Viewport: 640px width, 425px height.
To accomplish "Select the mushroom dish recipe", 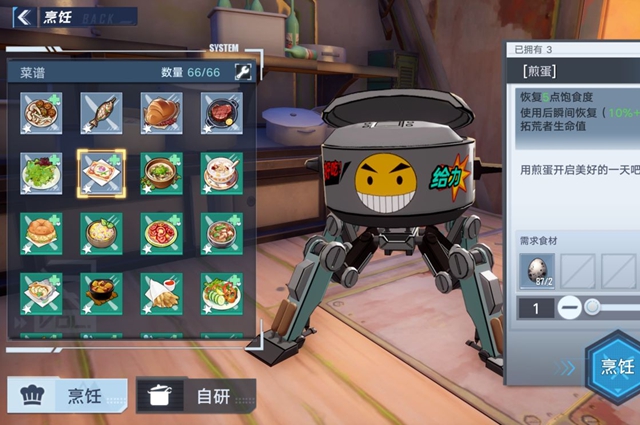I will click(x=42, y=113).
